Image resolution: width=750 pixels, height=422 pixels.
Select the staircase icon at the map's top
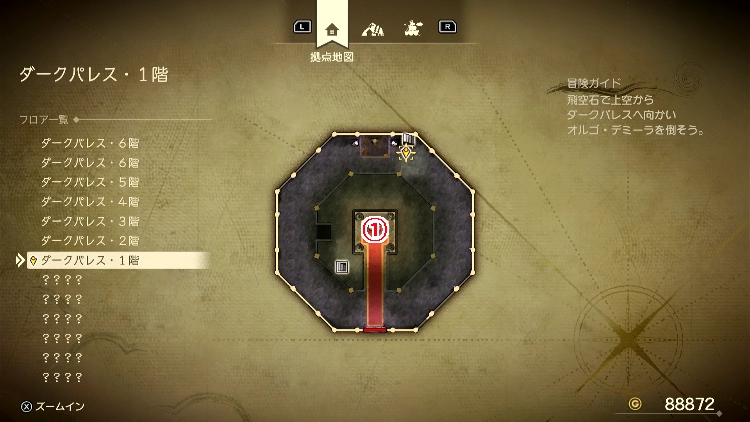coord(408,139)
